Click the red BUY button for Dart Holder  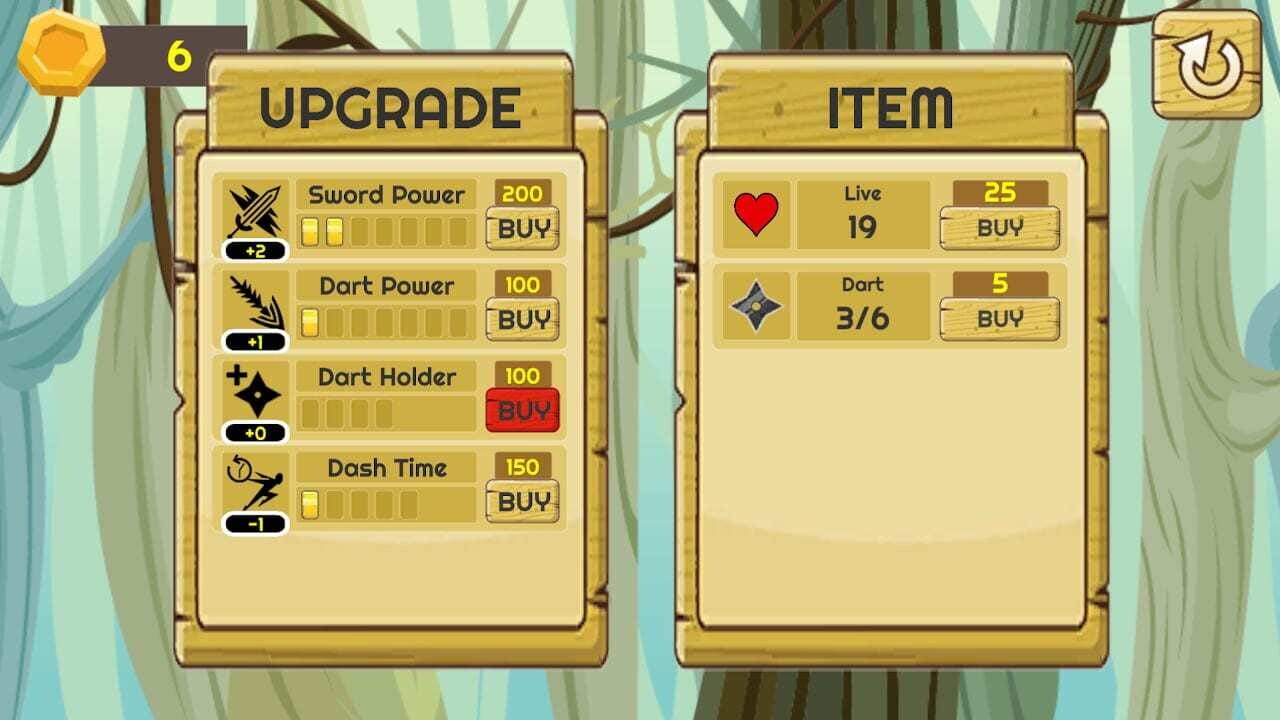(x=521, y=409)
